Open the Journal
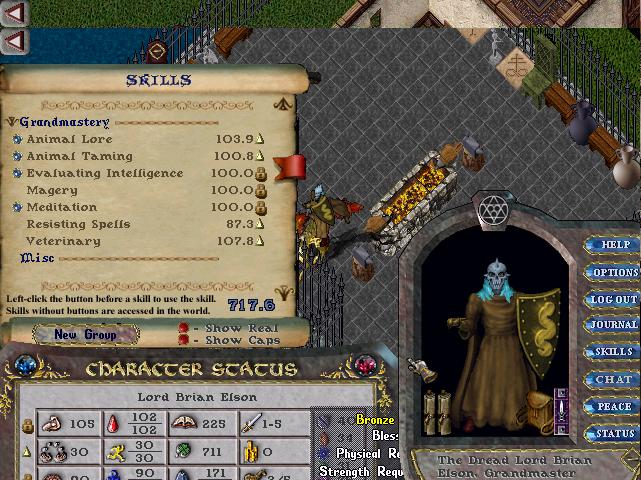Image resolution: width=641 pixels, height=480 pixels. (614, 325)
